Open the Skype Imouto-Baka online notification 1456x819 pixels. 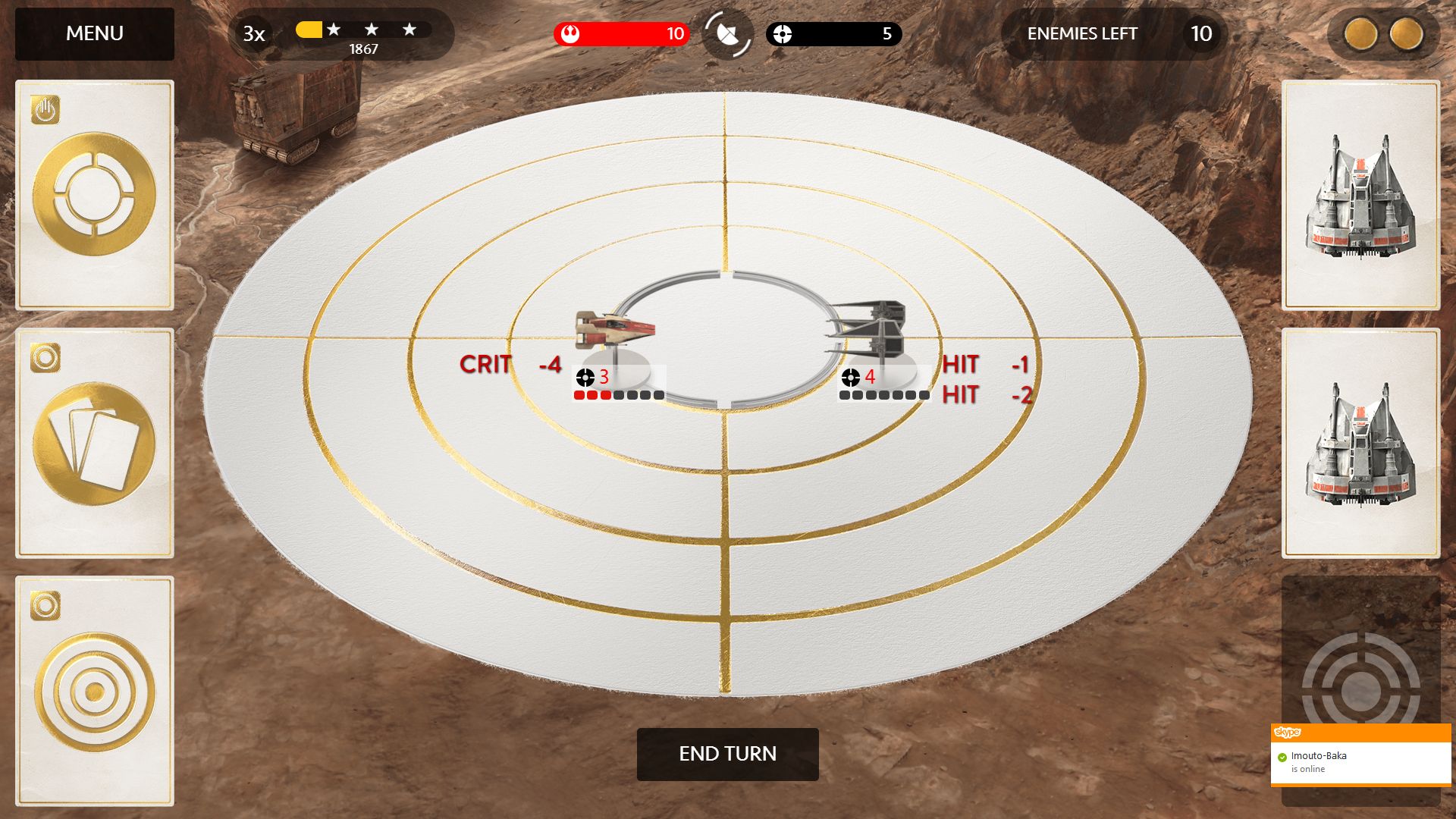point(1360,761)
